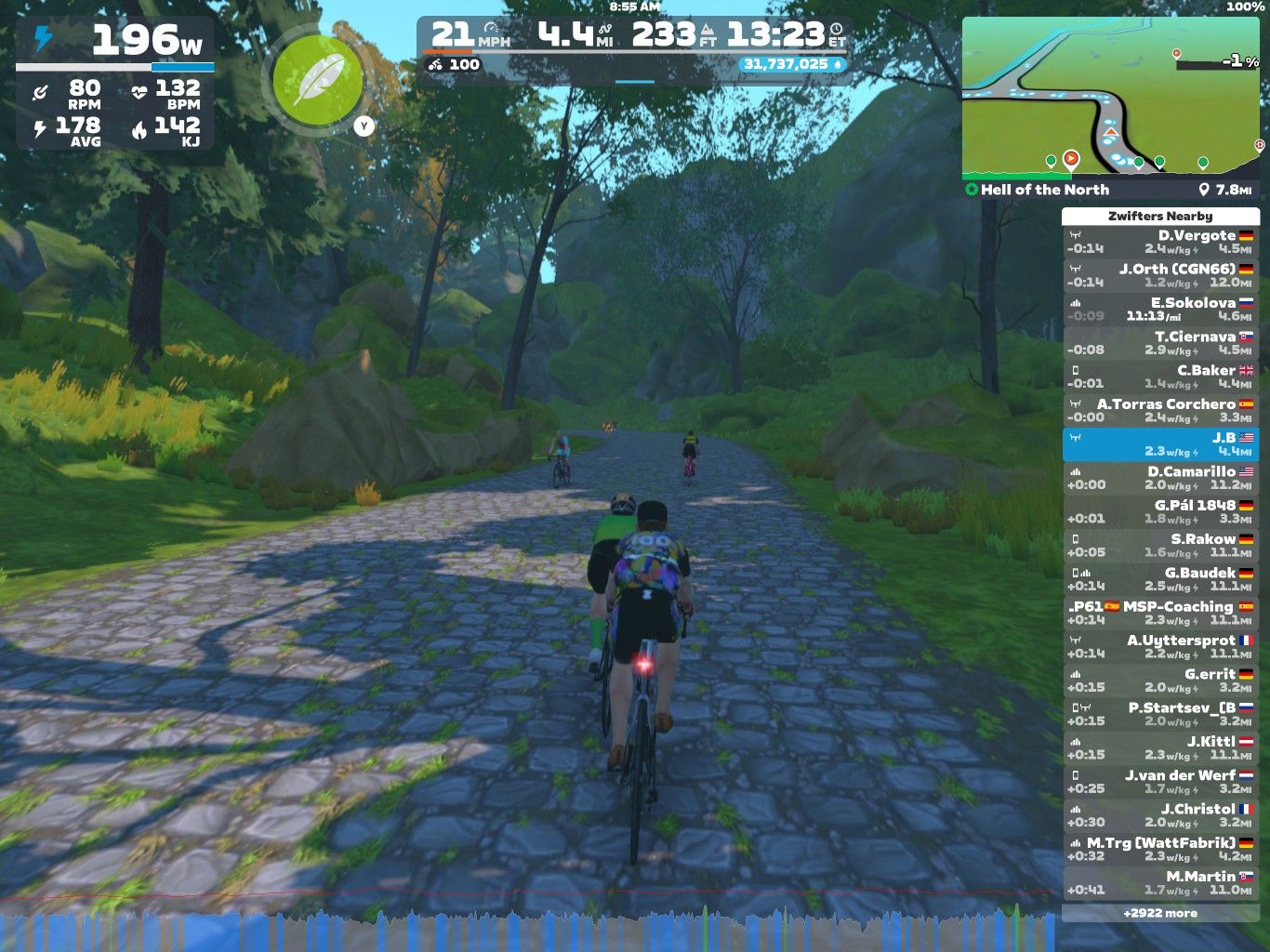This screenshot has height=952, width=1270.
Task: View rider T.Ciernava's row
Action: pos(1160,343)
